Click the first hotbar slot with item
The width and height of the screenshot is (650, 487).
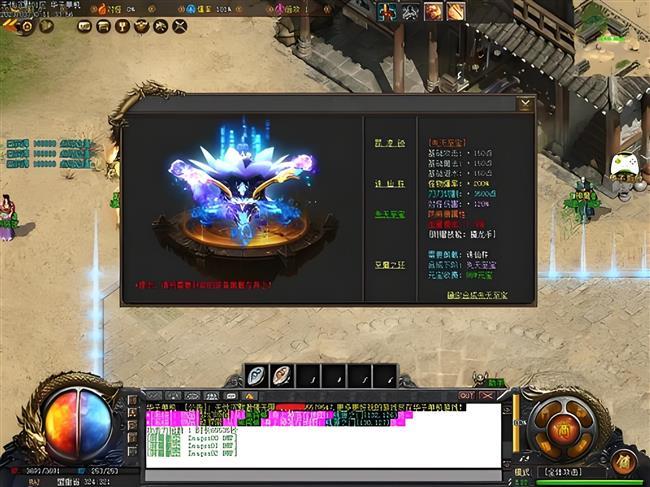(256, 377)
